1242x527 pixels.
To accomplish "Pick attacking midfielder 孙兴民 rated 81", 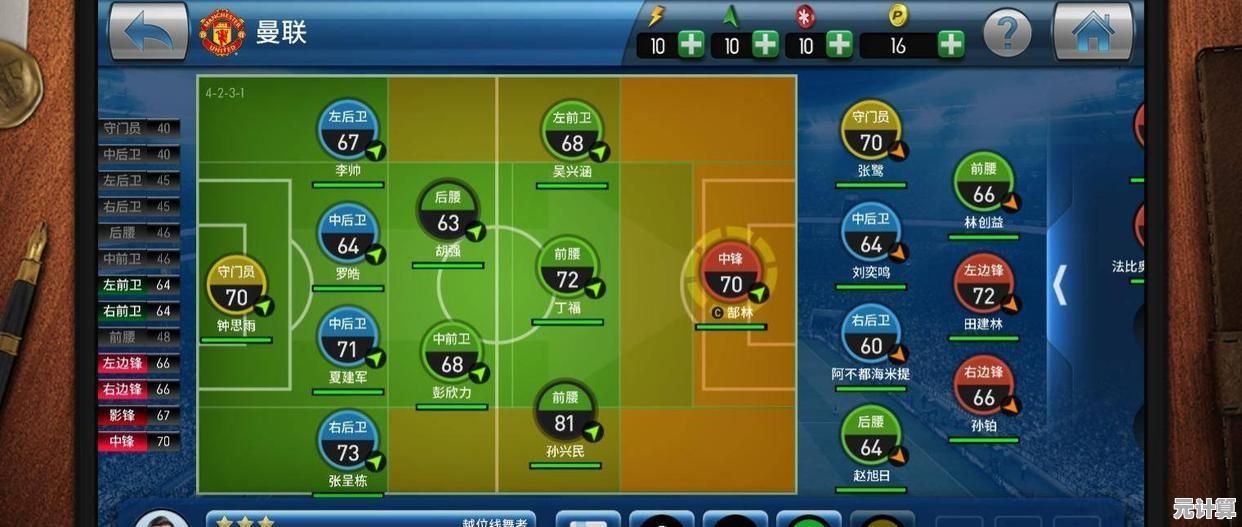I will pos(566,412).
